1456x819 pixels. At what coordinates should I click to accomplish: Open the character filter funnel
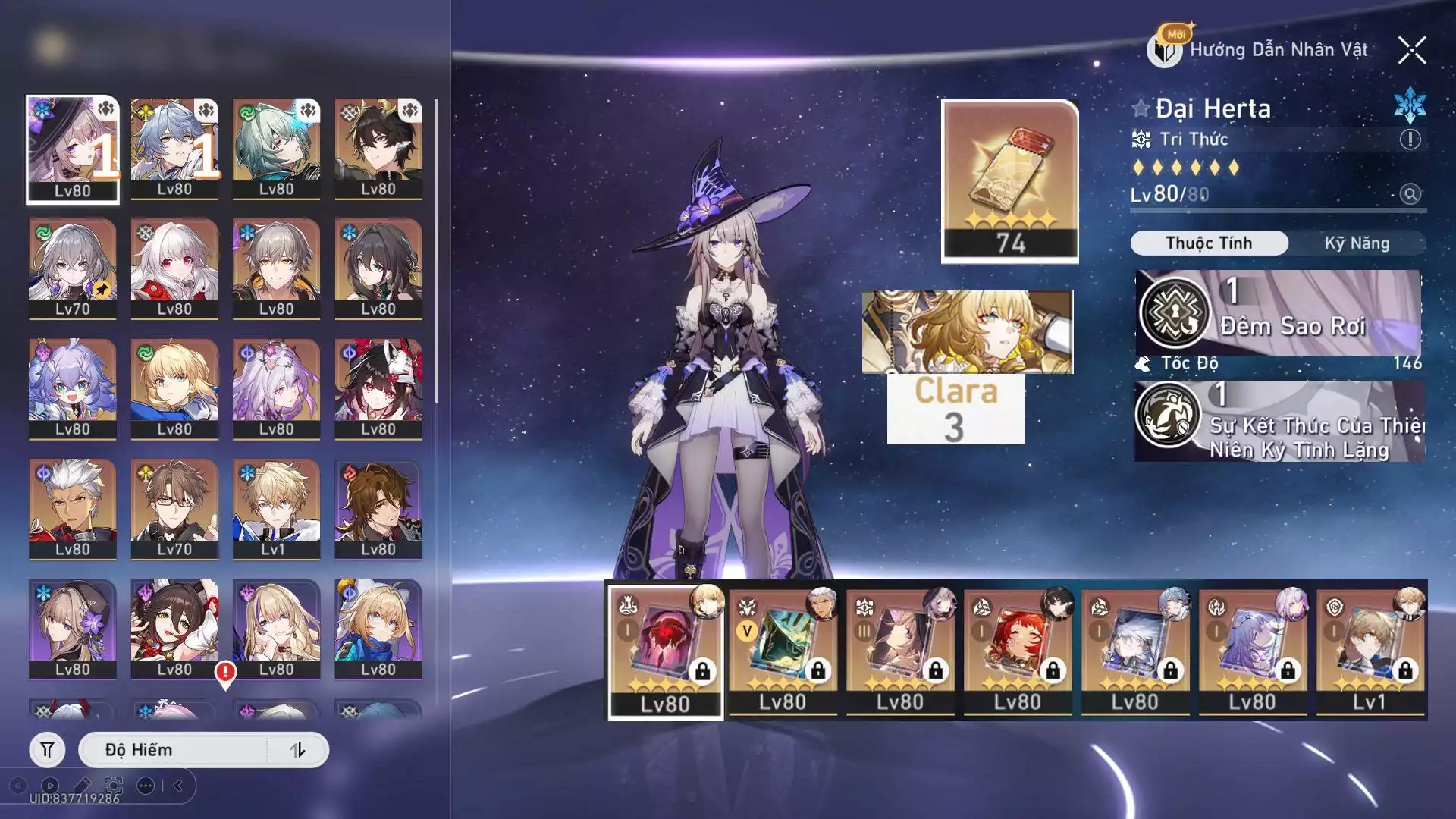tap(47, 750)
